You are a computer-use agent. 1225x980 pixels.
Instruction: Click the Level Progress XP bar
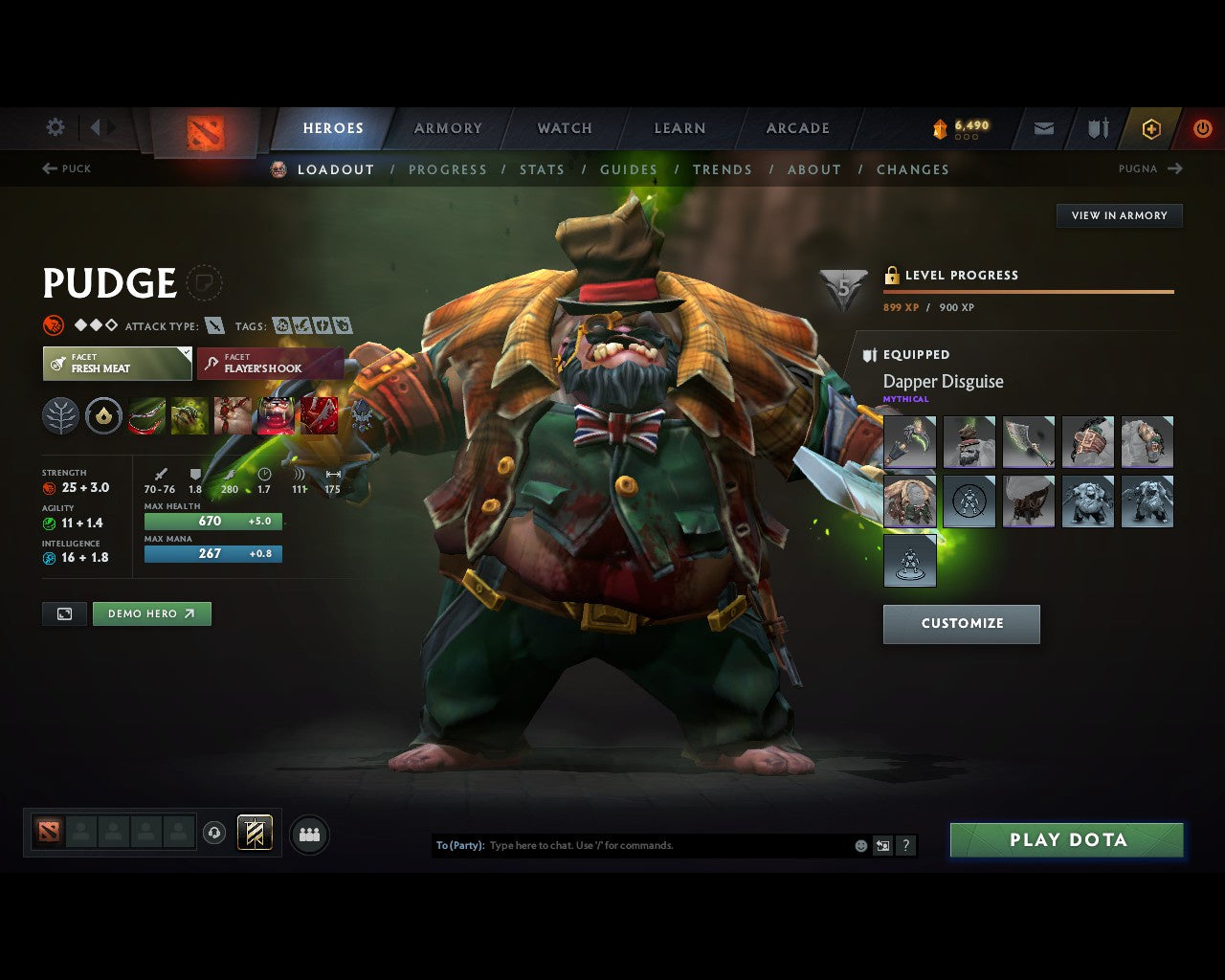click(x=1029, y=290)
